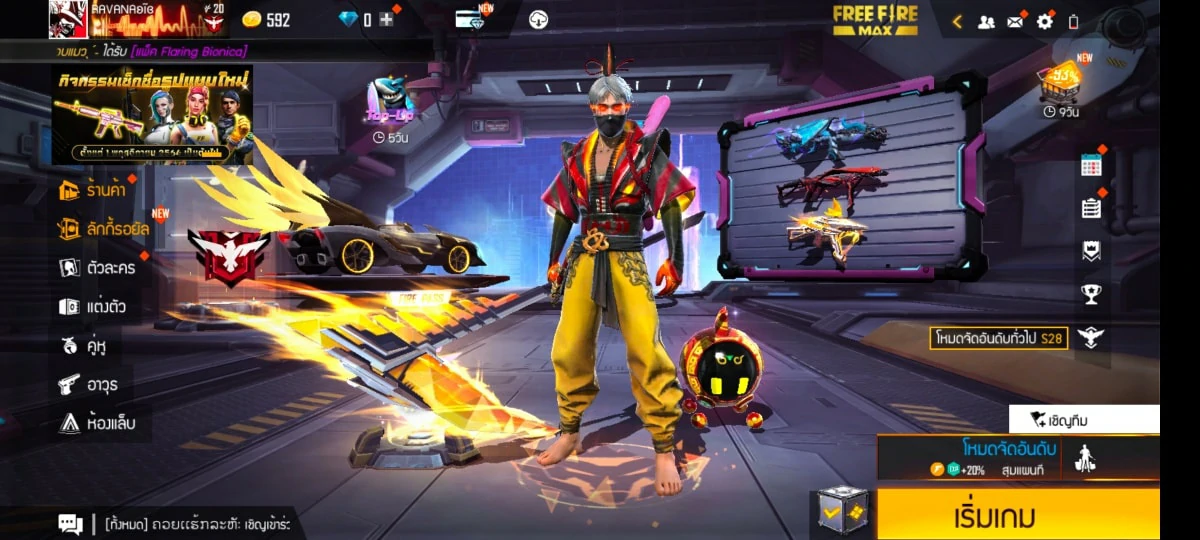Click the เชิญทีม invite team button
1200x540 pixels.
coord(1084,420)
